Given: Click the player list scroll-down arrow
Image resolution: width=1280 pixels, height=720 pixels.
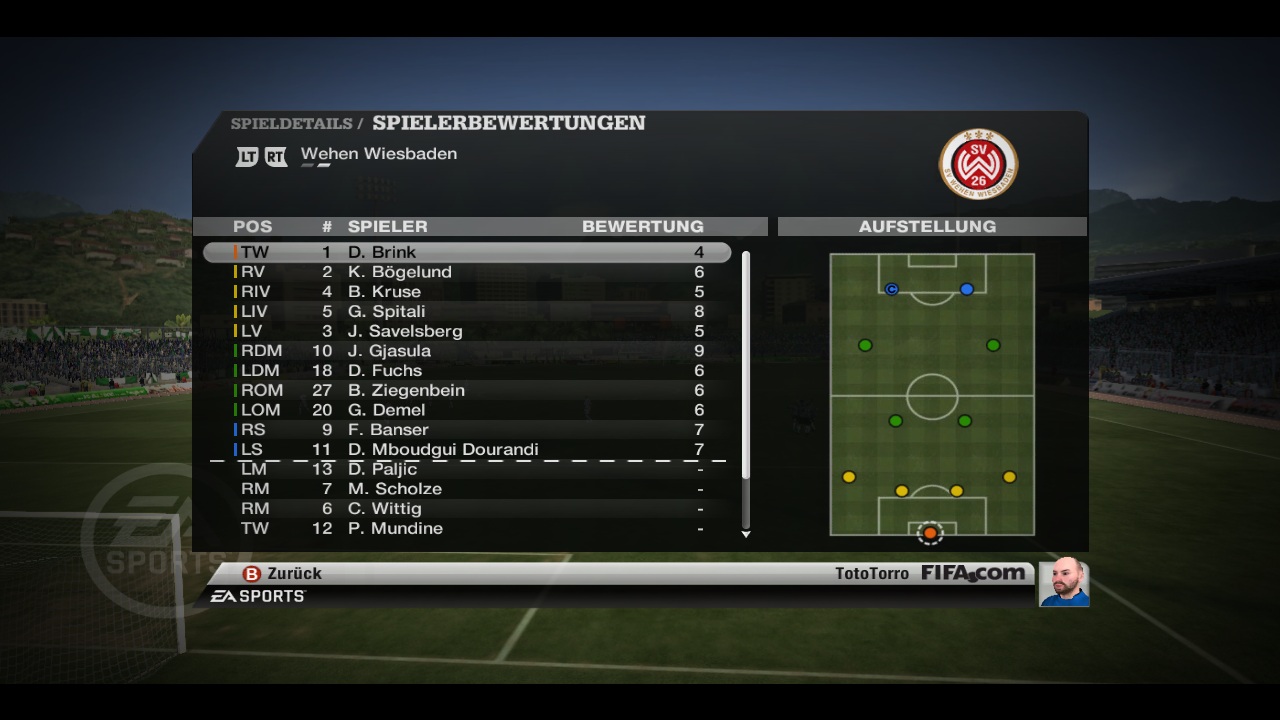Looking at the screenshot, I should click(746, 535).
